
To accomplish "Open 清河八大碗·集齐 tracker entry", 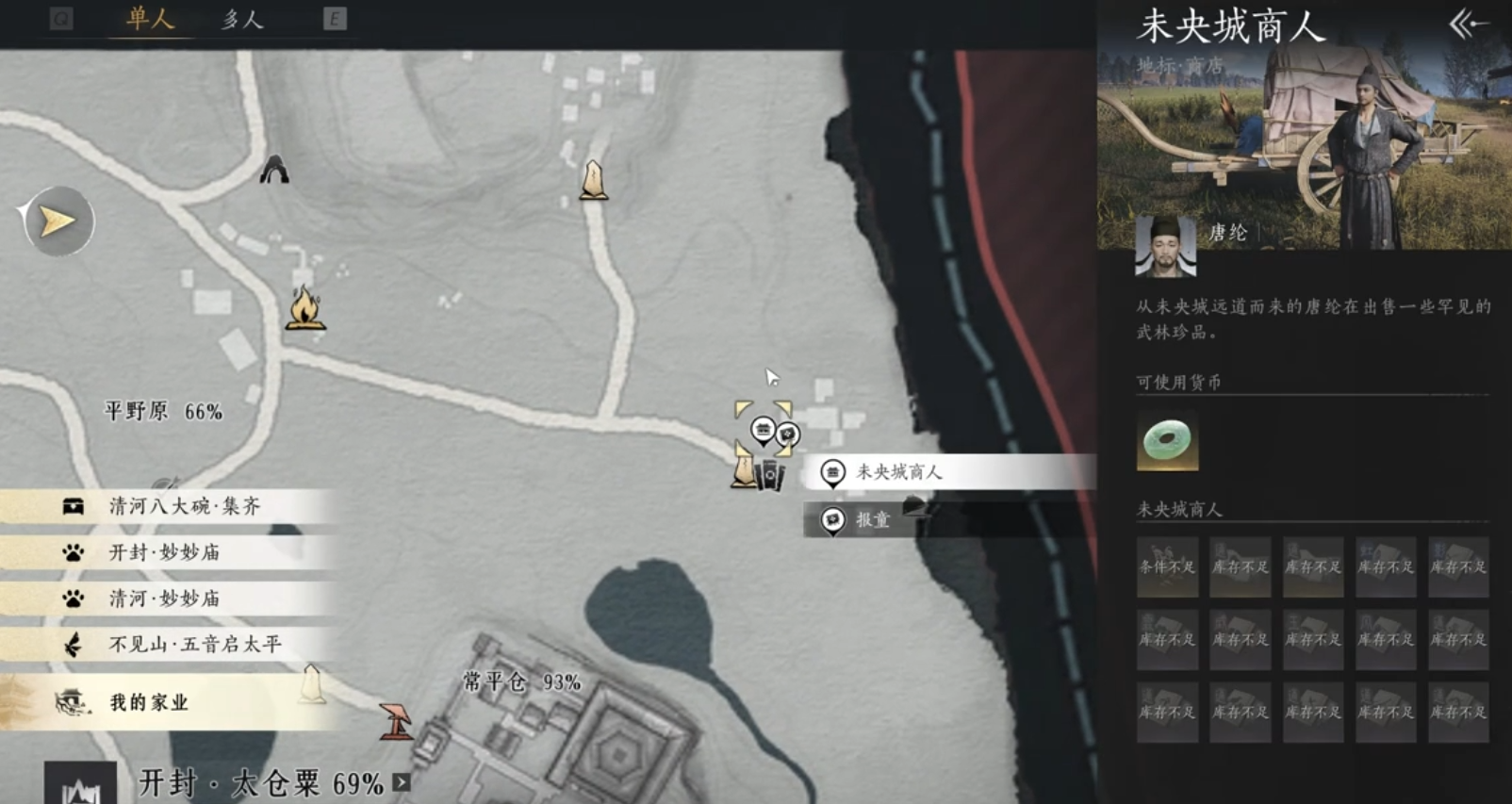I will coord(184,506).
